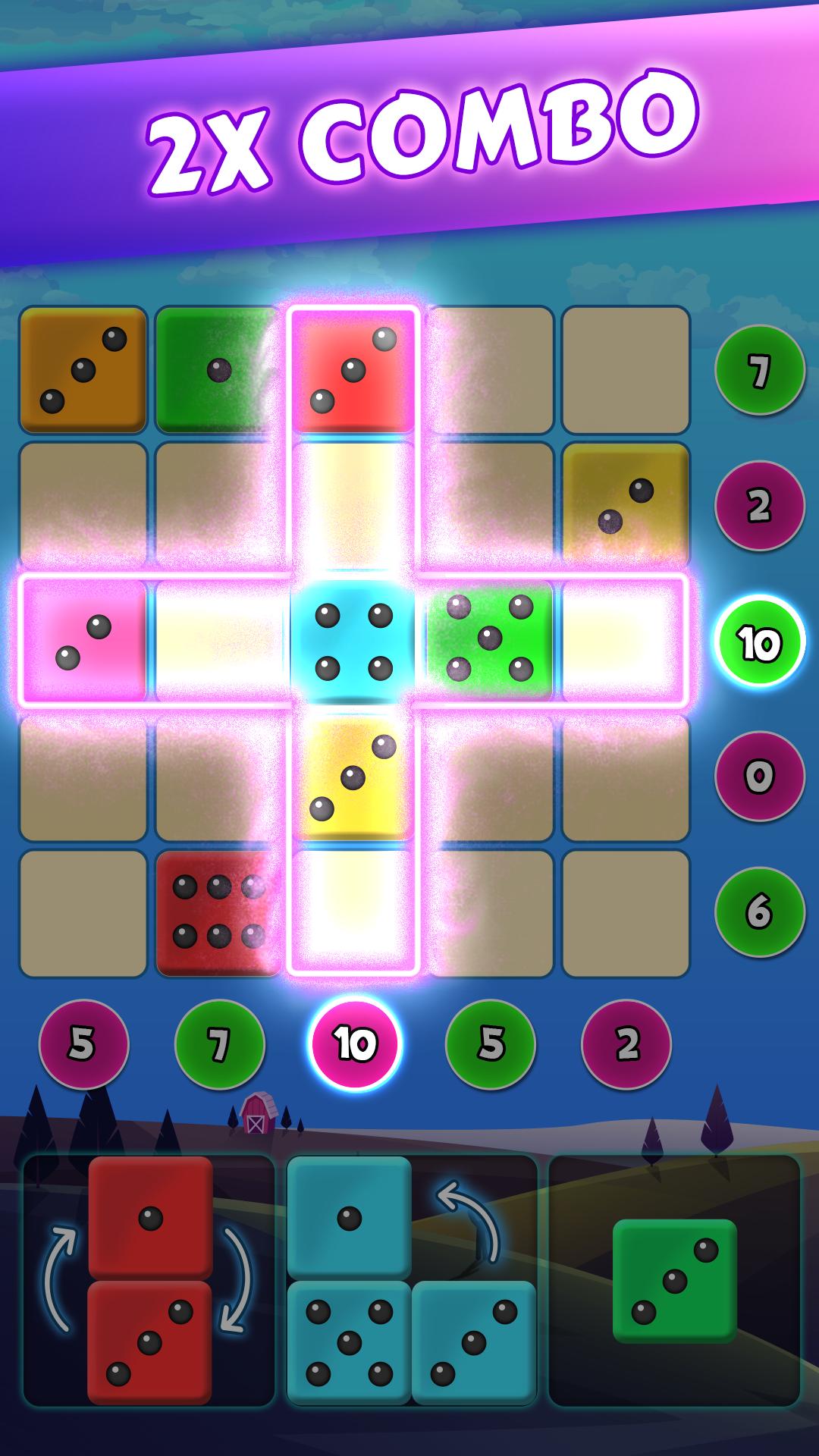Image resolution: width=819 pixels, height=1456 pixels.
Task: Select the cyan four-pip die on the board
Action: pos(353,642)
